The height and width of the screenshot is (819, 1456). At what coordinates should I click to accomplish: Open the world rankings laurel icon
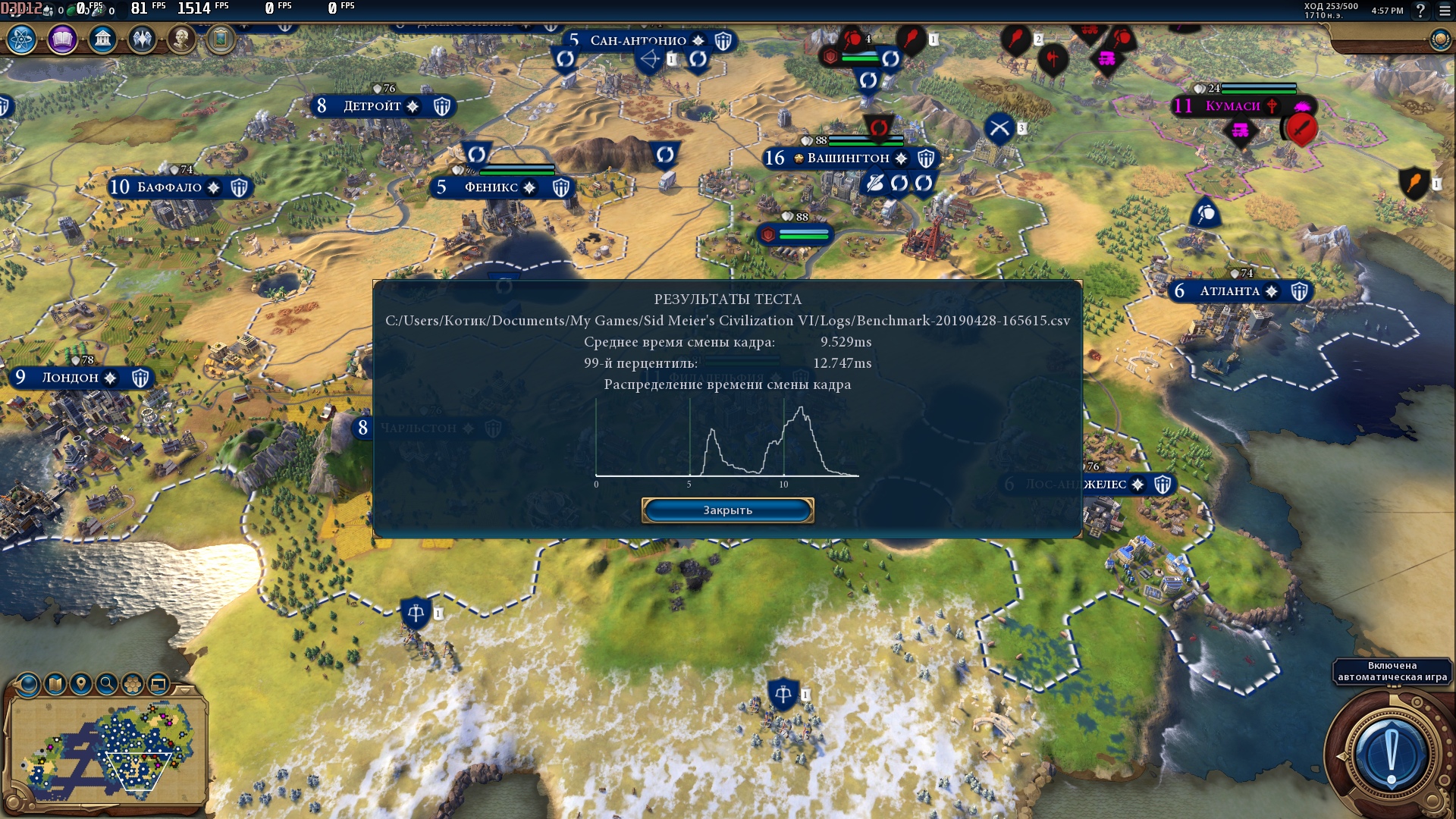[x=1440, y=39]
